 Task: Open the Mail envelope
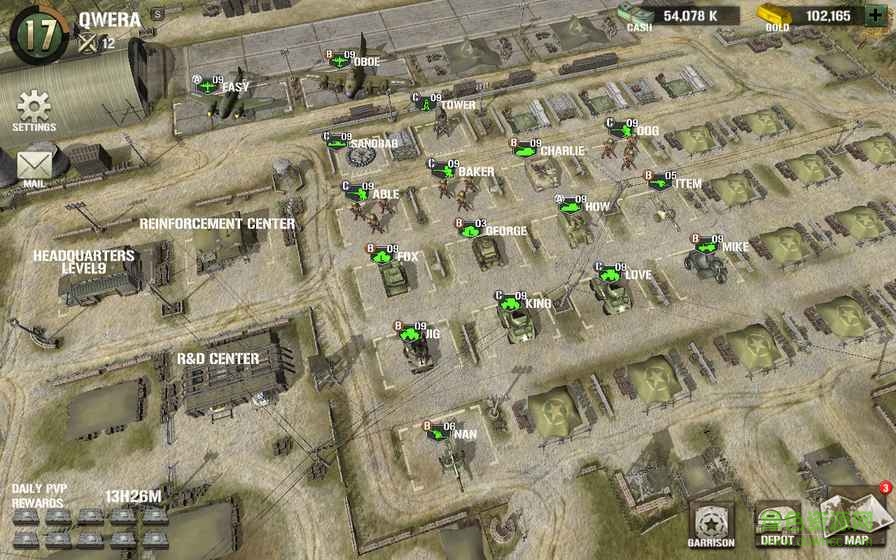[x=34, y=166]
